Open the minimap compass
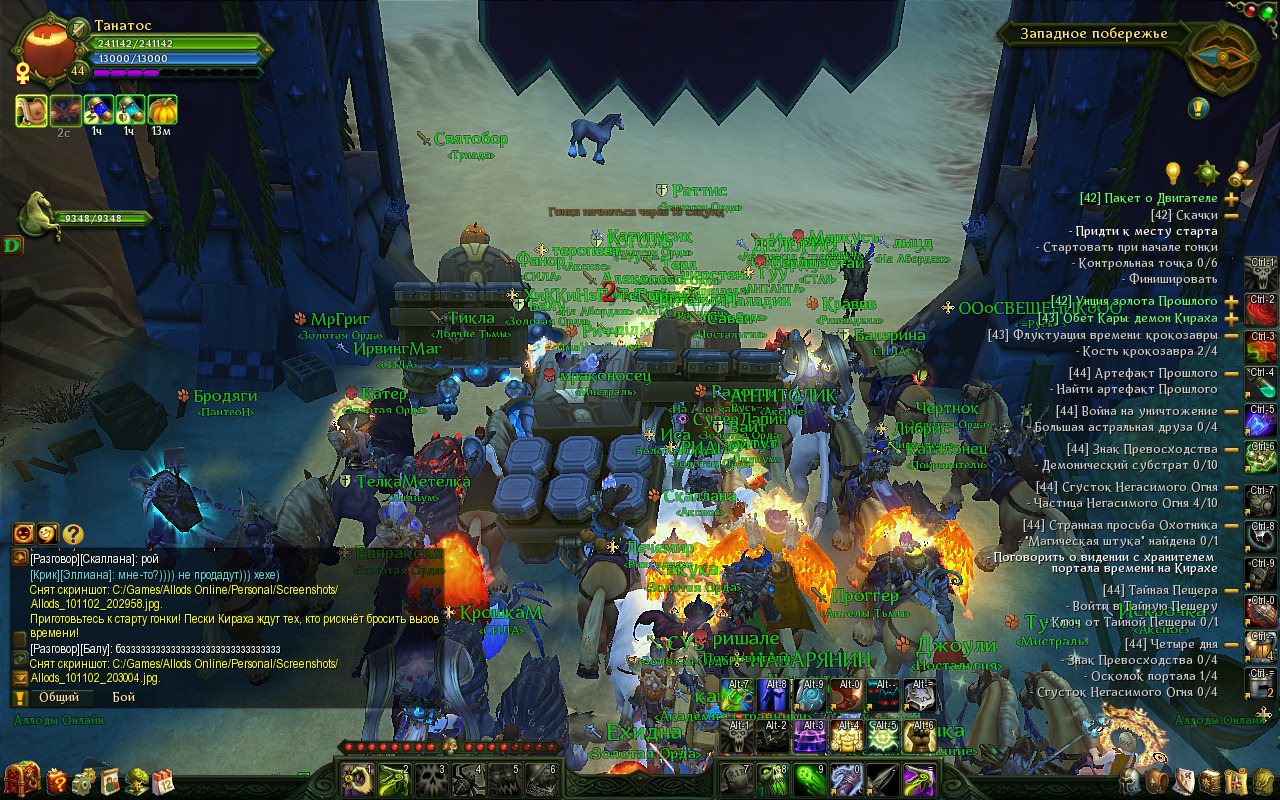 1221,56
